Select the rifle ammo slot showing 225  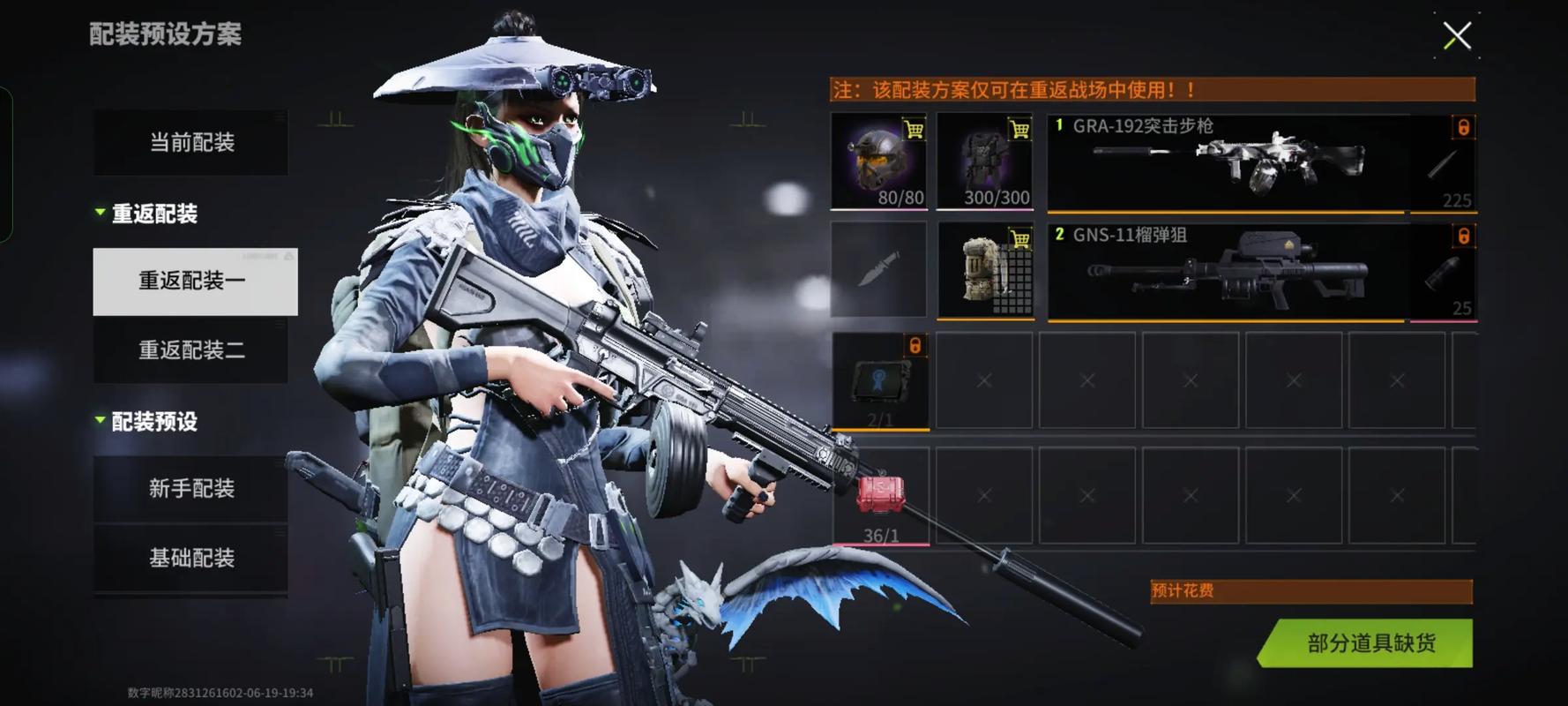1443,163
